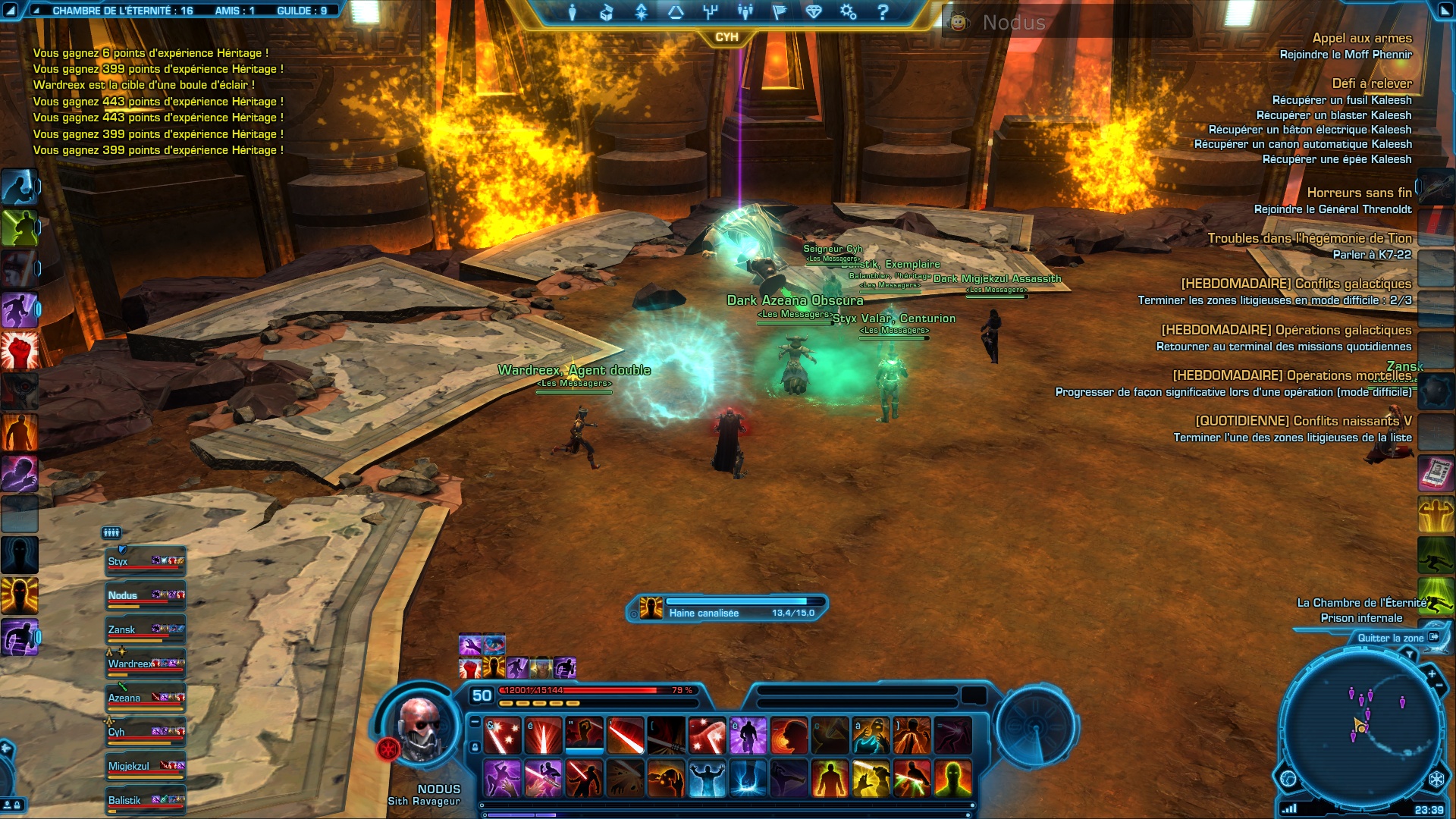This screenshot has width=1456, height=819.
Task: Click the Nodus player portrait
Action: click(418, 729)
